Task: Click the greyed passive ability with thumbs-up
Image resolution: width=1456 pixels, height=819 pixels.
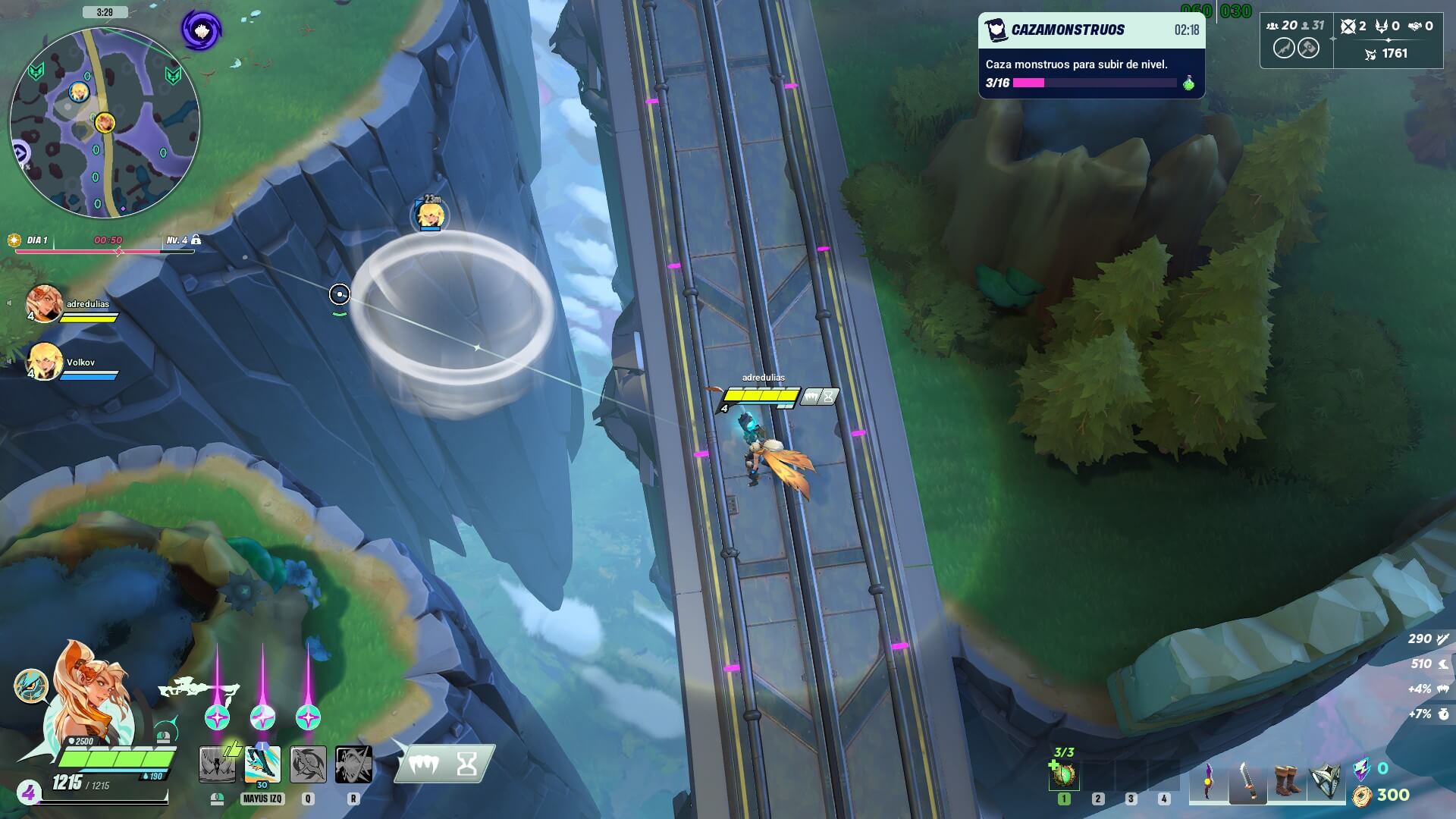Action: (x=218, y=763)
